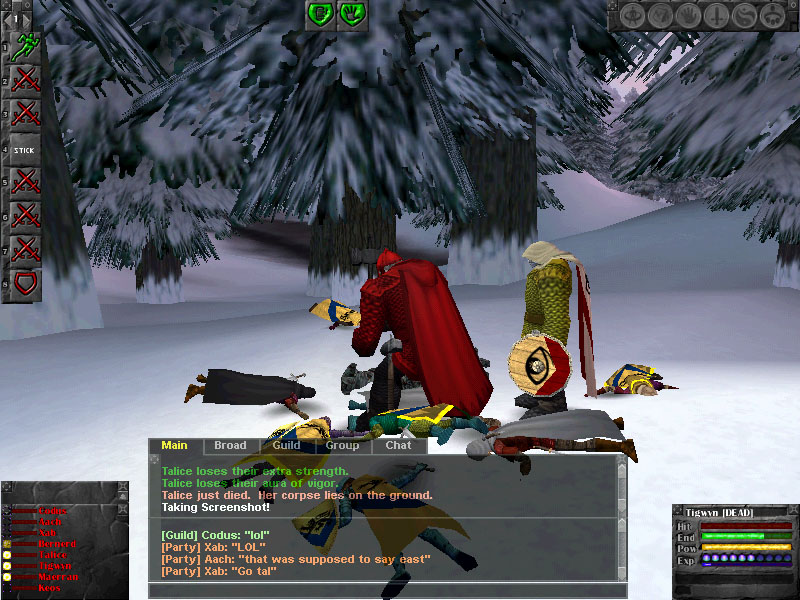Choose Maerran from the group list

(x=55, y=577)
